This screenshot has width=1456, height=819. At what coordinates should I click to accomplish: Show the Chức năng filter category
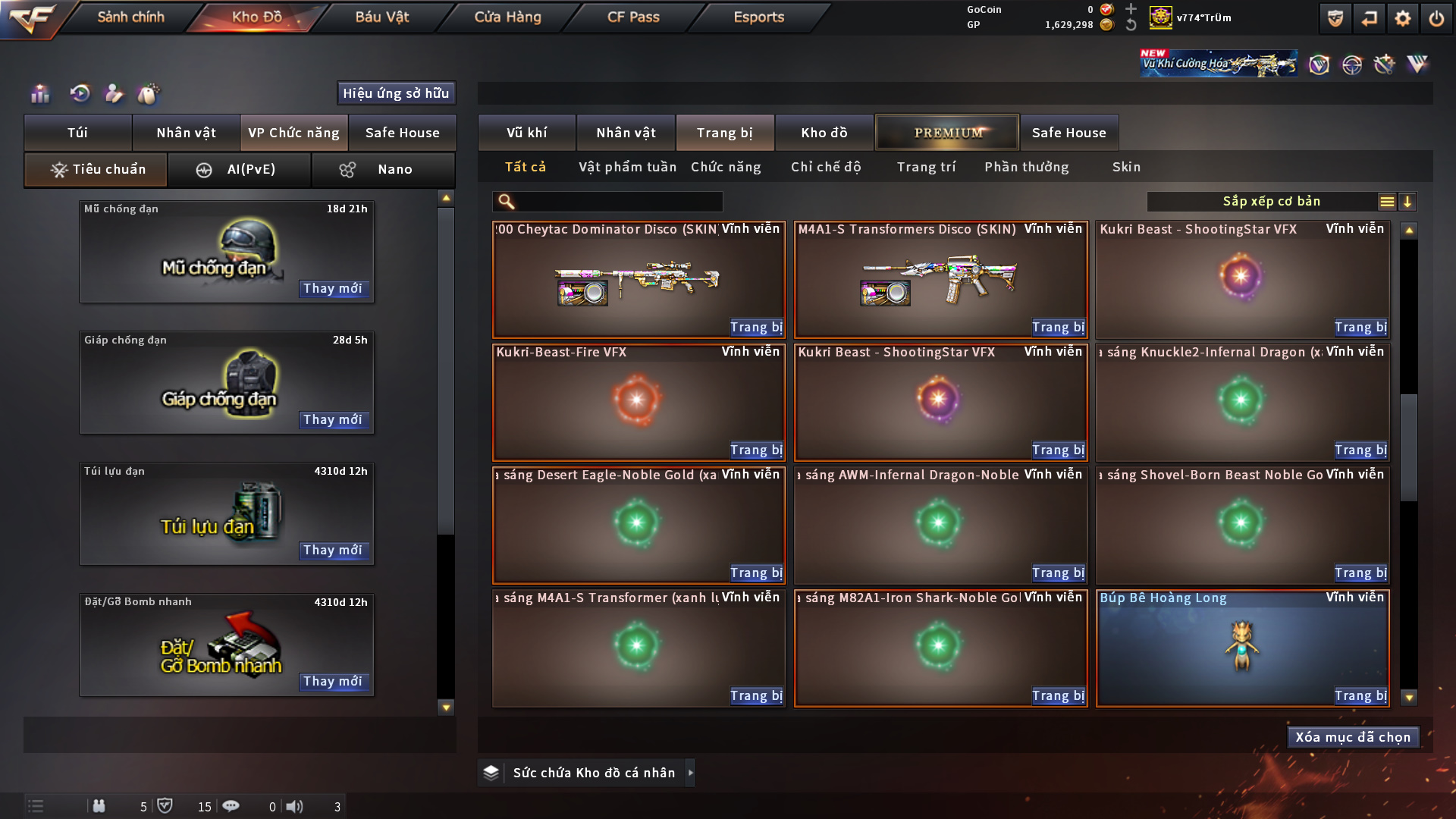point(725,167)
